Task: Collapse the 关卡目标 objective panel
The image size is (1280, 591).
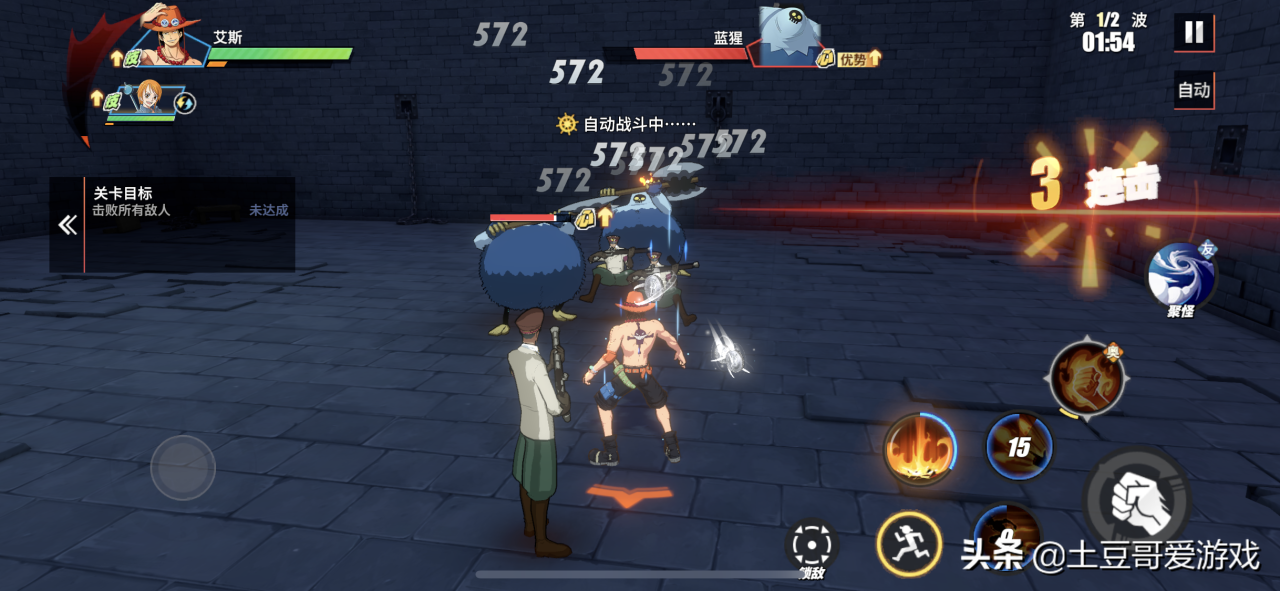Action: coord(67,225)
